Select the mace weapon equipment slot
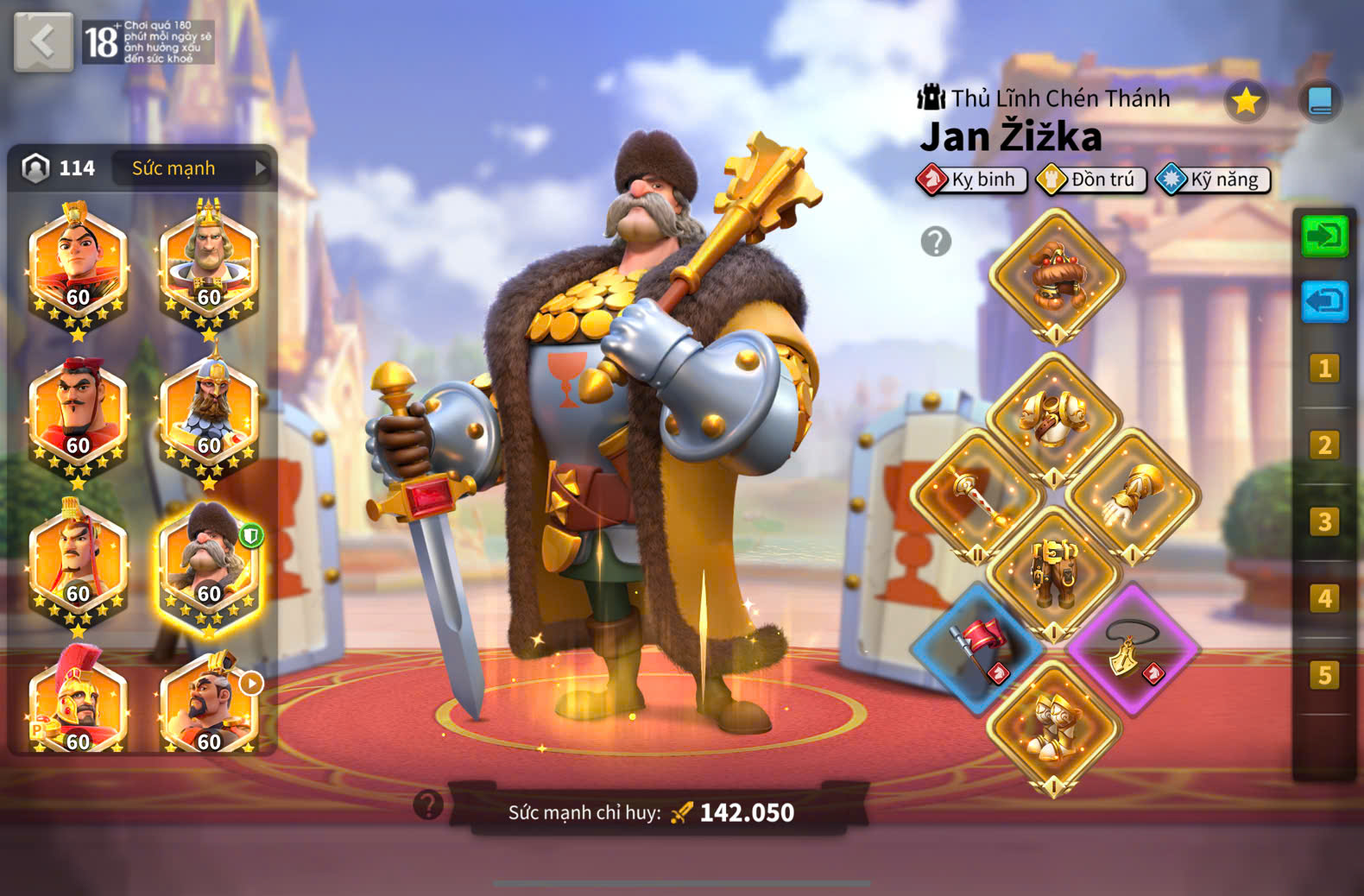 coord(977,495)
